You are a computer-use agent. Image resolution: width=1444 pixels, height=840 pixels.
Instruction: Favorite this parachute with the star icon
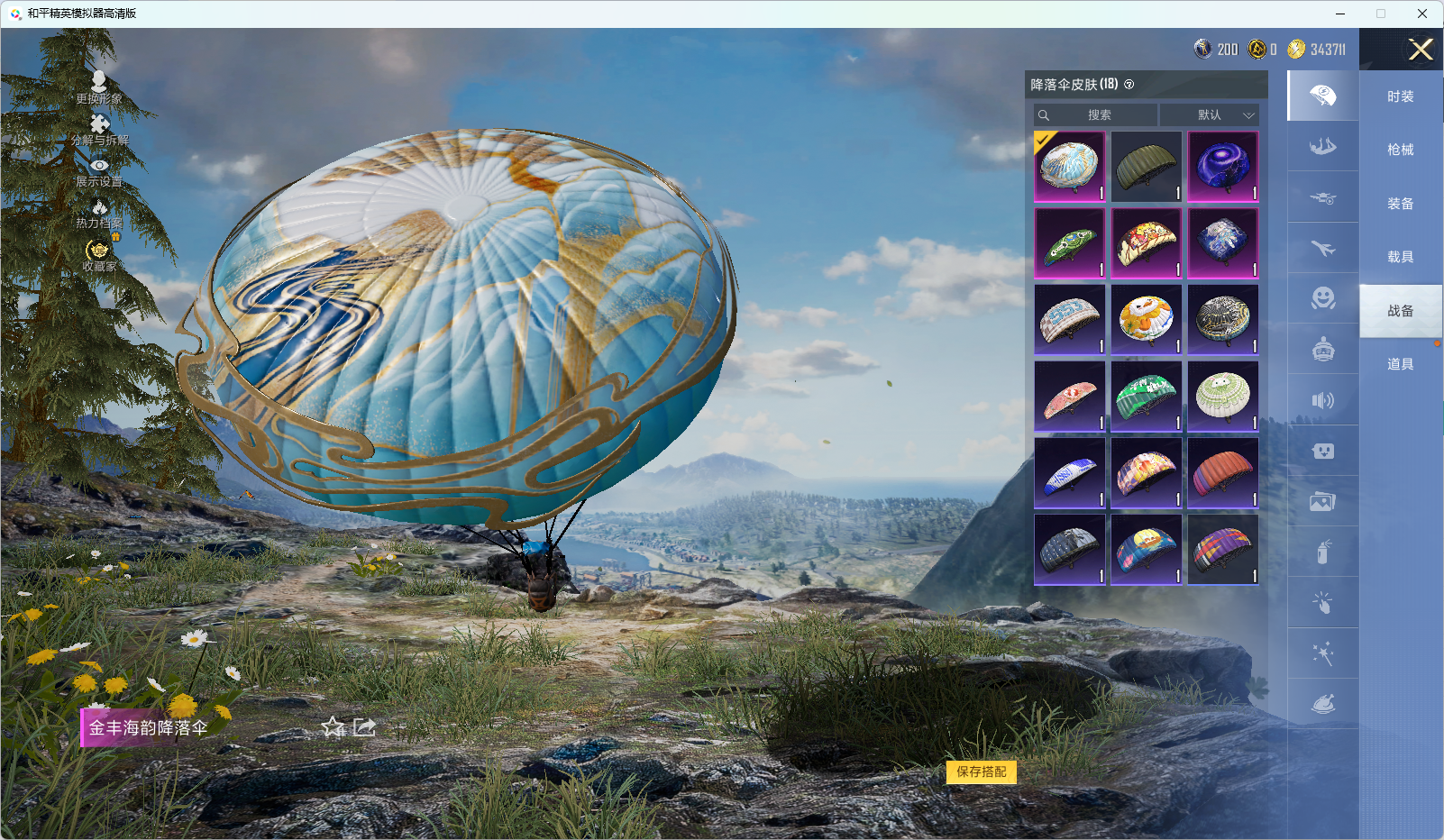click(x=334, y=727)
